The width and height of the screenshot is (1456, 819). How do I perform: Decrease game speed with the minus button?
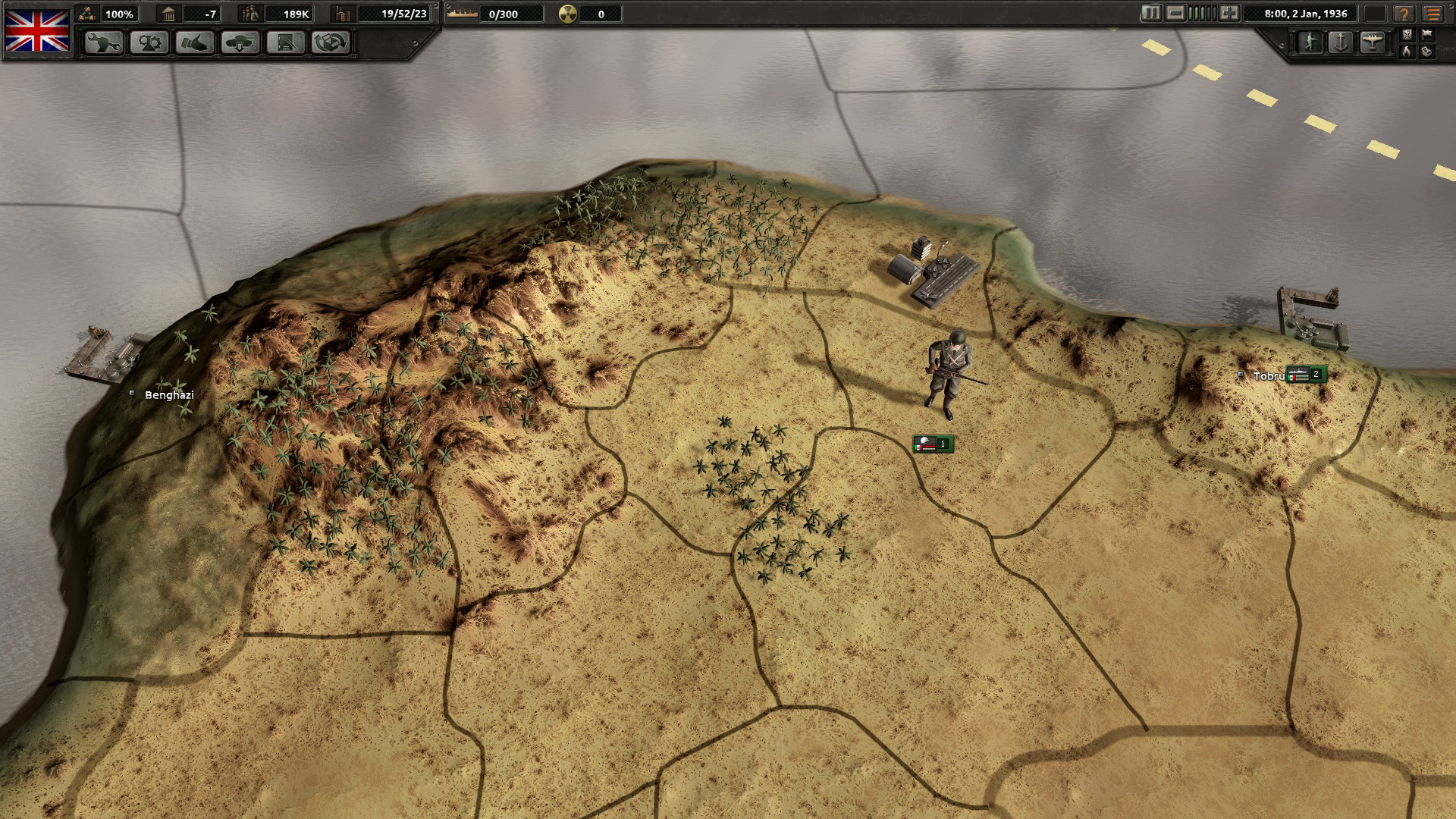pos(1175,14)
